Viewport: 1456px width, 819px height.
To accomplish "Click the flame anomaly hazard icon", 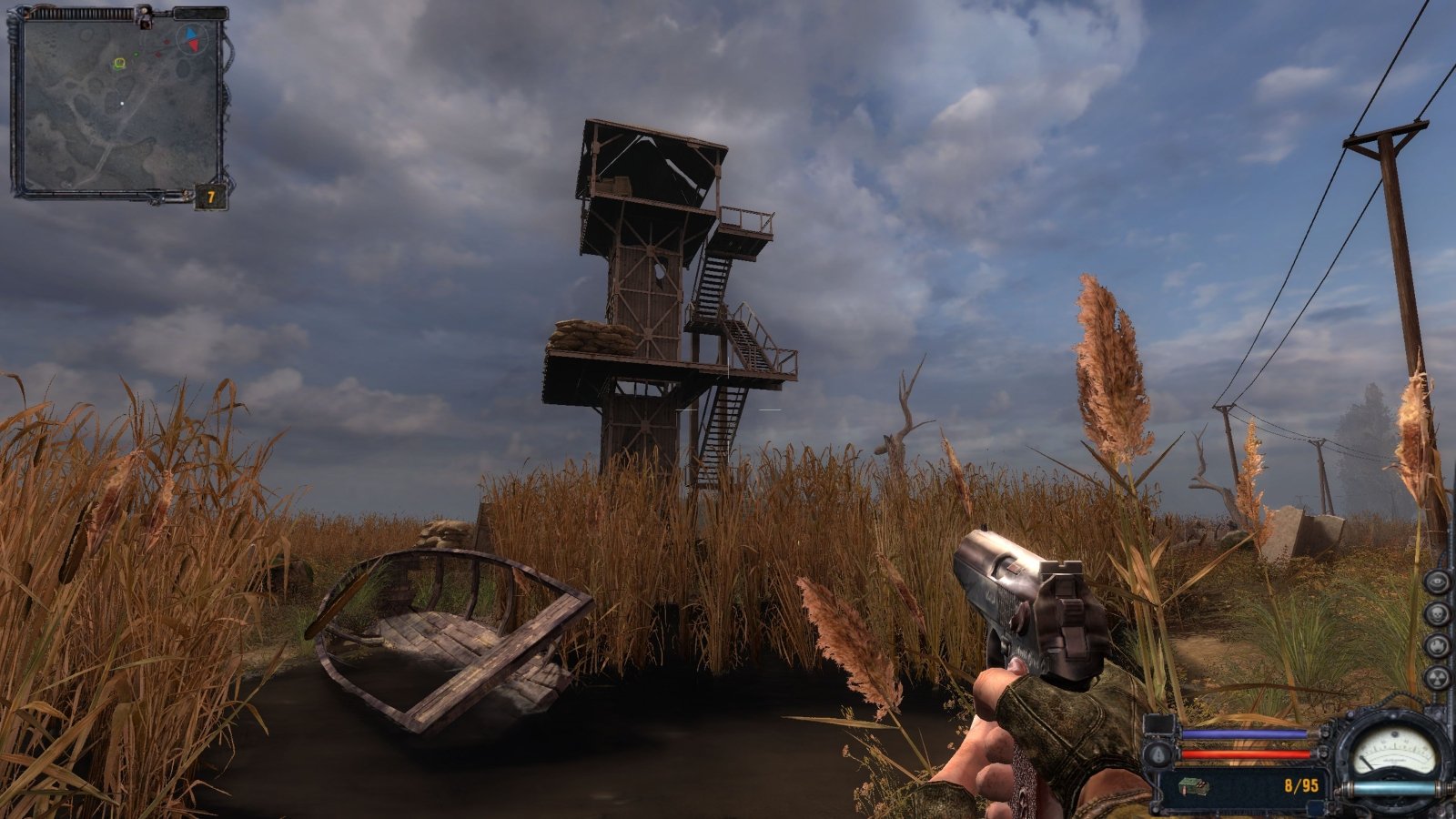I will (x=1438, y=643).
